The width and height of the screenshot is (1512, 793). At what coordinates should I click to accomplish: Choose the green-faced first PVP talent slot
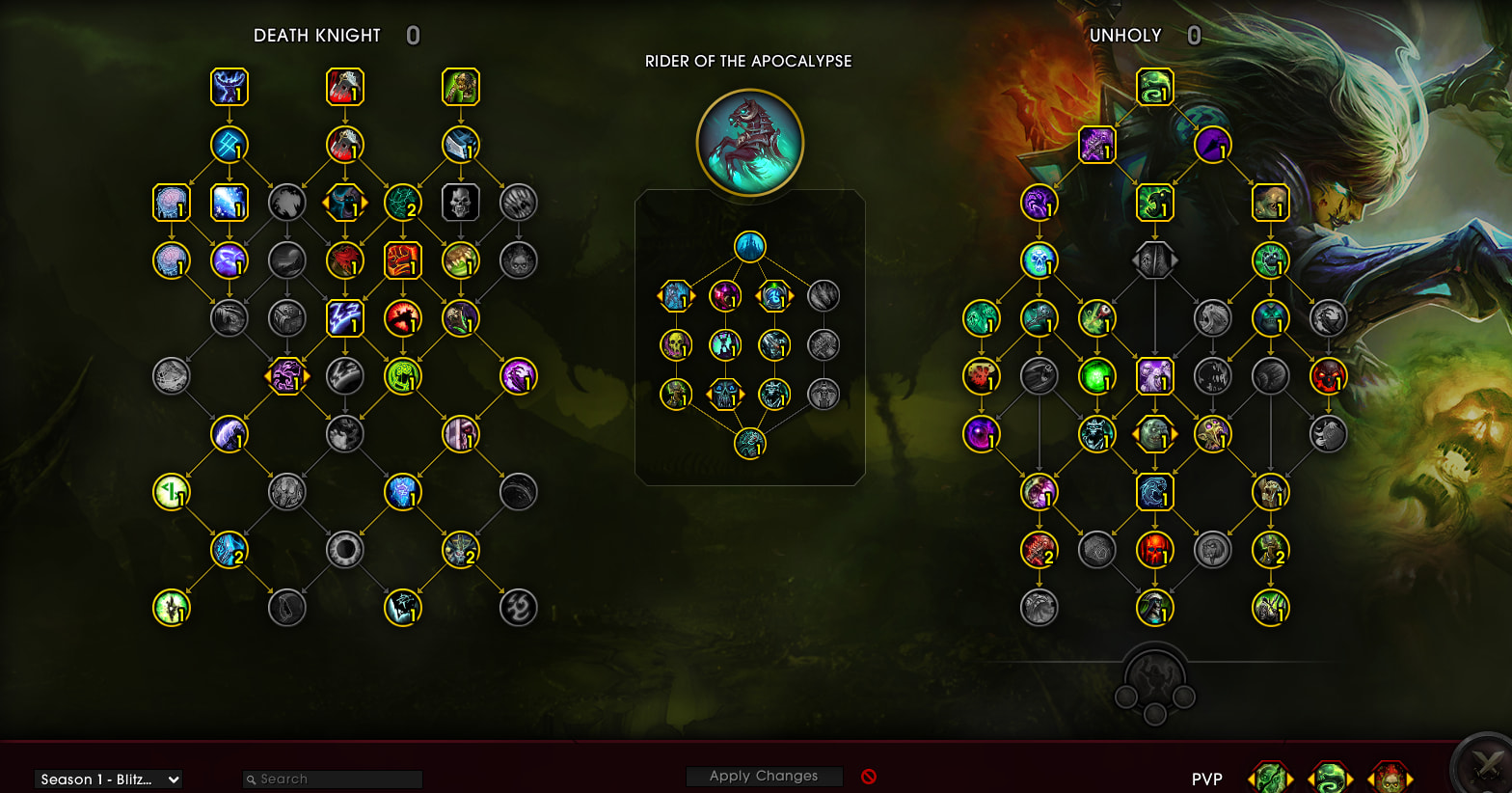1269,778
